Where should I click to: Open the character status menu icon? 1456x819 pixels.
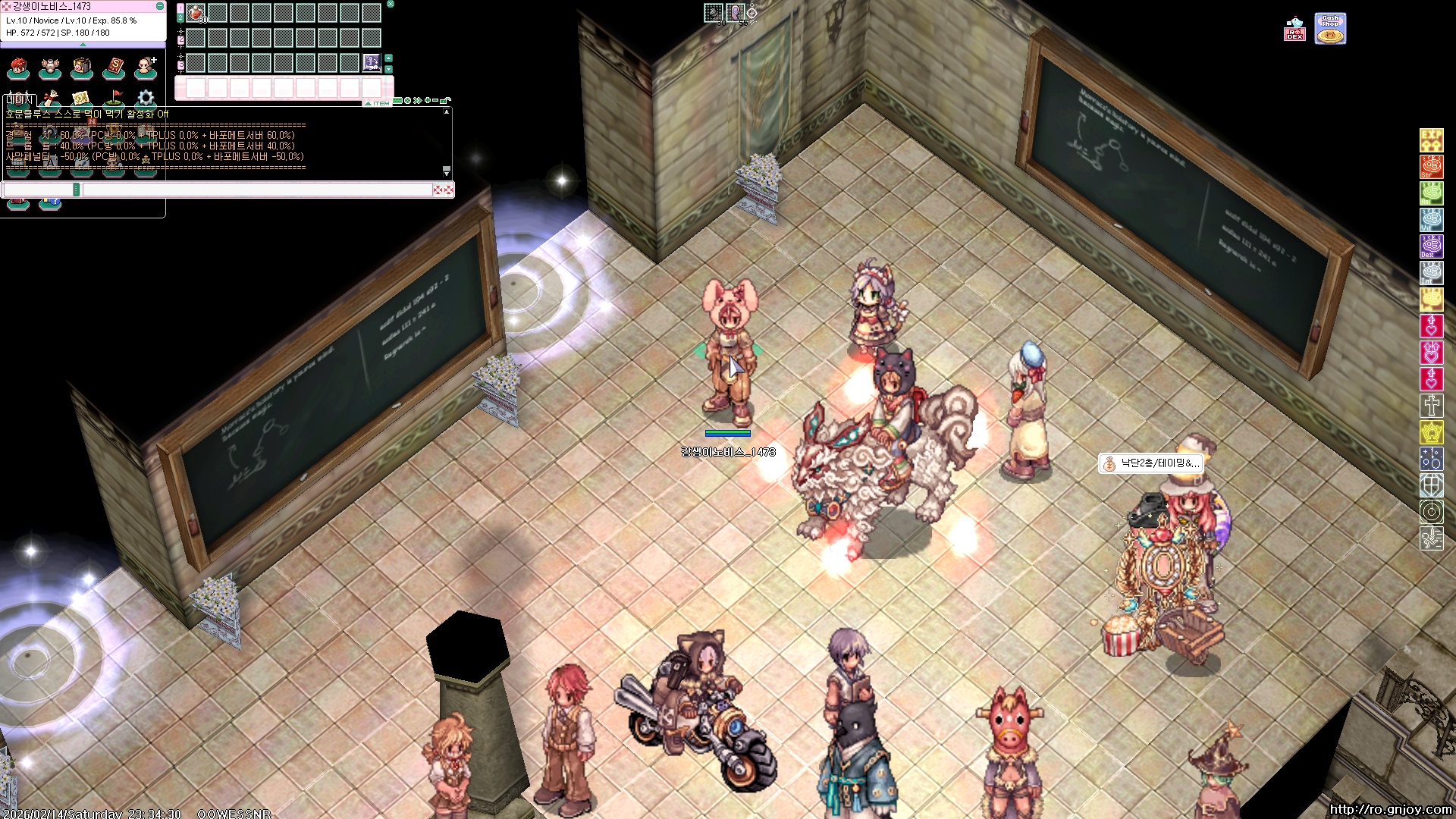[18, 68]
